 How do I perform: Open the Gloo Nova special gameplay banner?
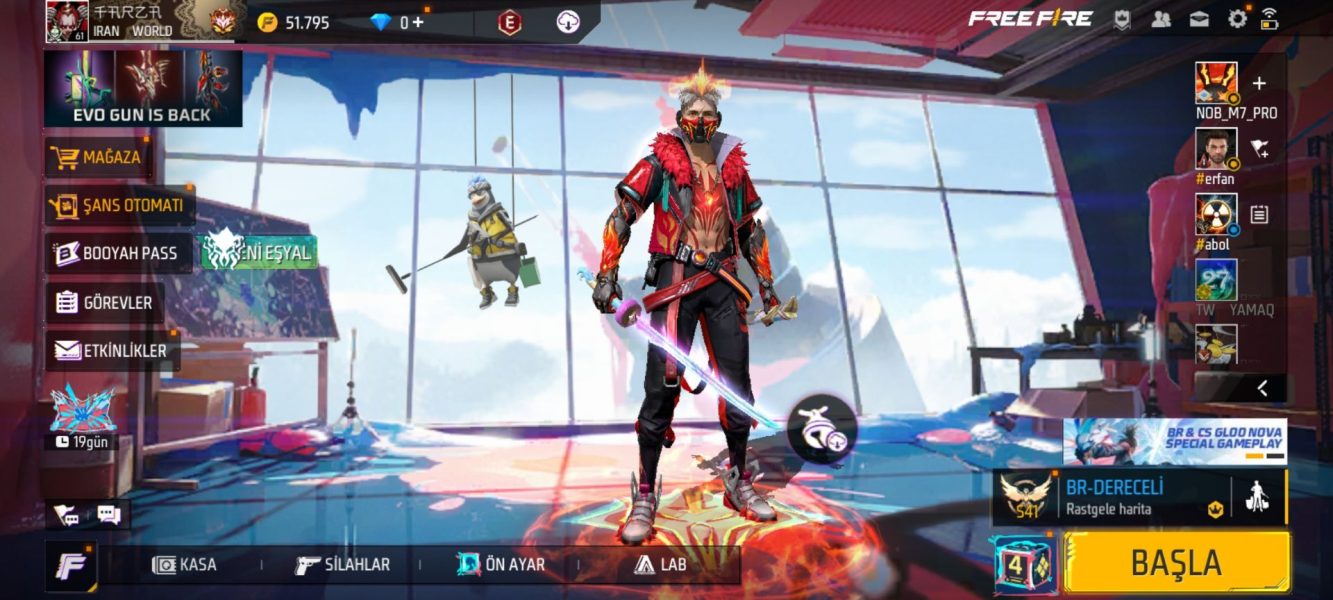1174,441
